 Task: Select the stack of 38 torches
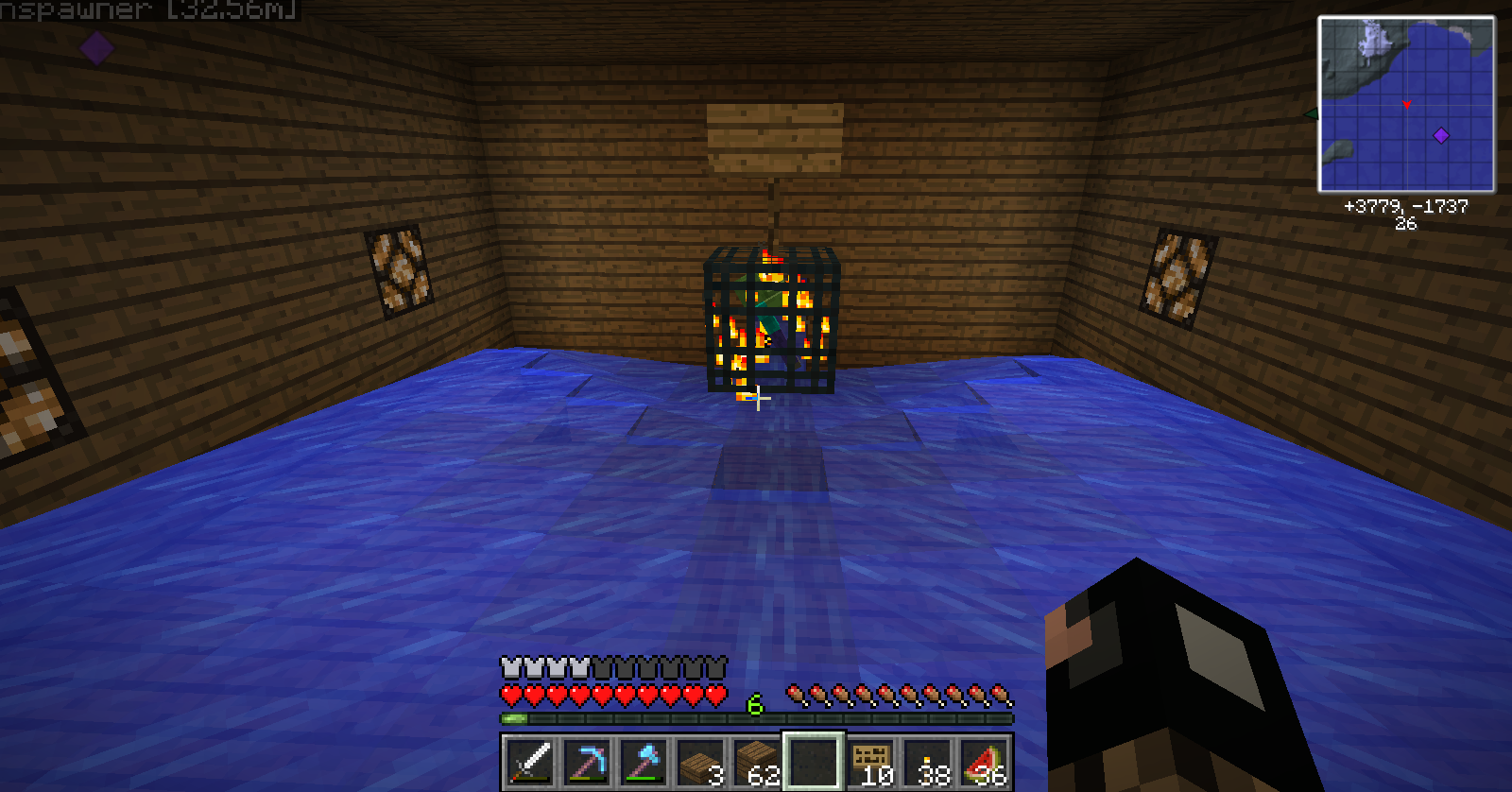coord(927,762)
